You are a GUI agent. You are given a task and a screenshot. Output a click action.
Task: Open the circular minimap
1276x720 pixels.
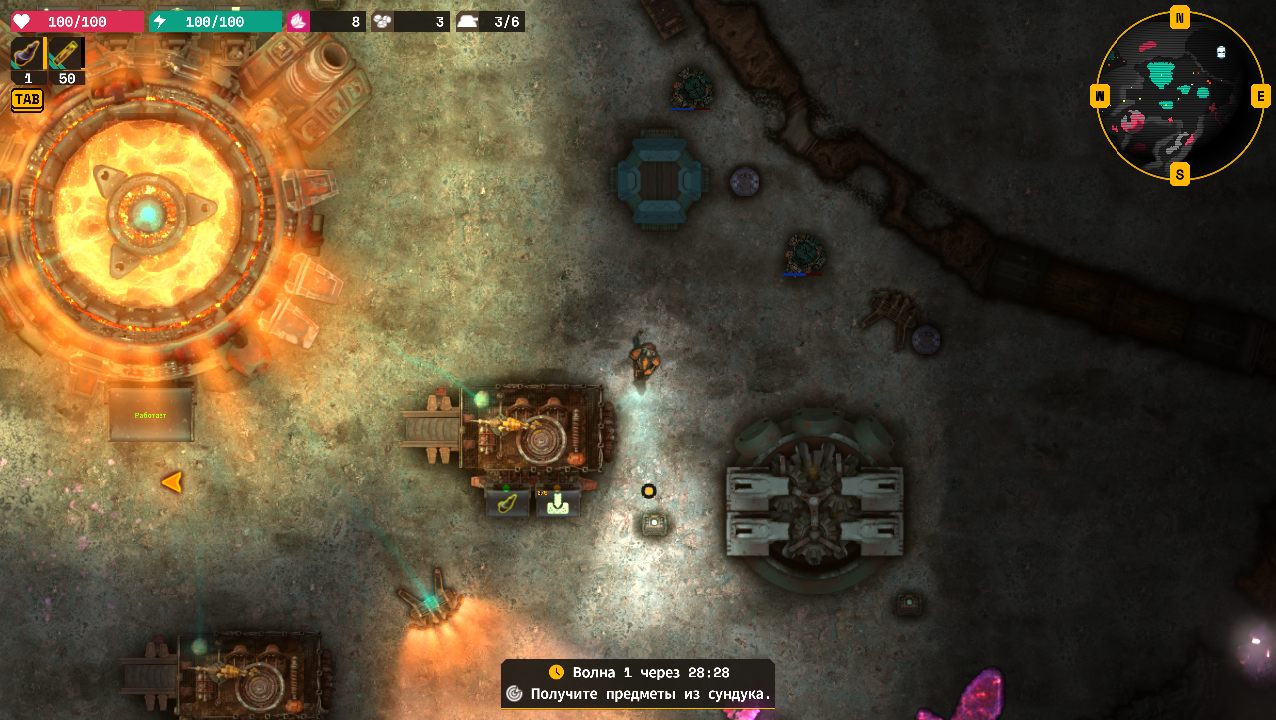click(x=1180, y=96)
